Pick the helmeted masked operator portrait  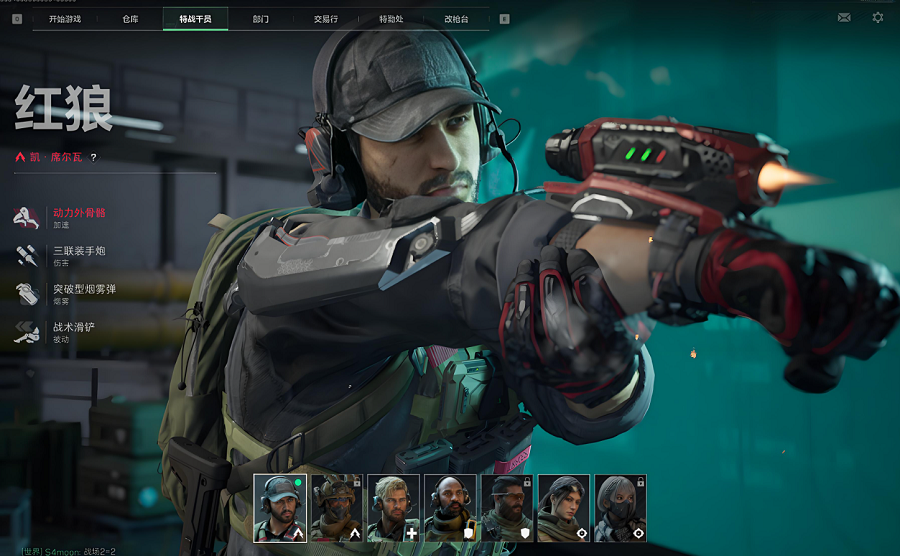tap(337, 508)
